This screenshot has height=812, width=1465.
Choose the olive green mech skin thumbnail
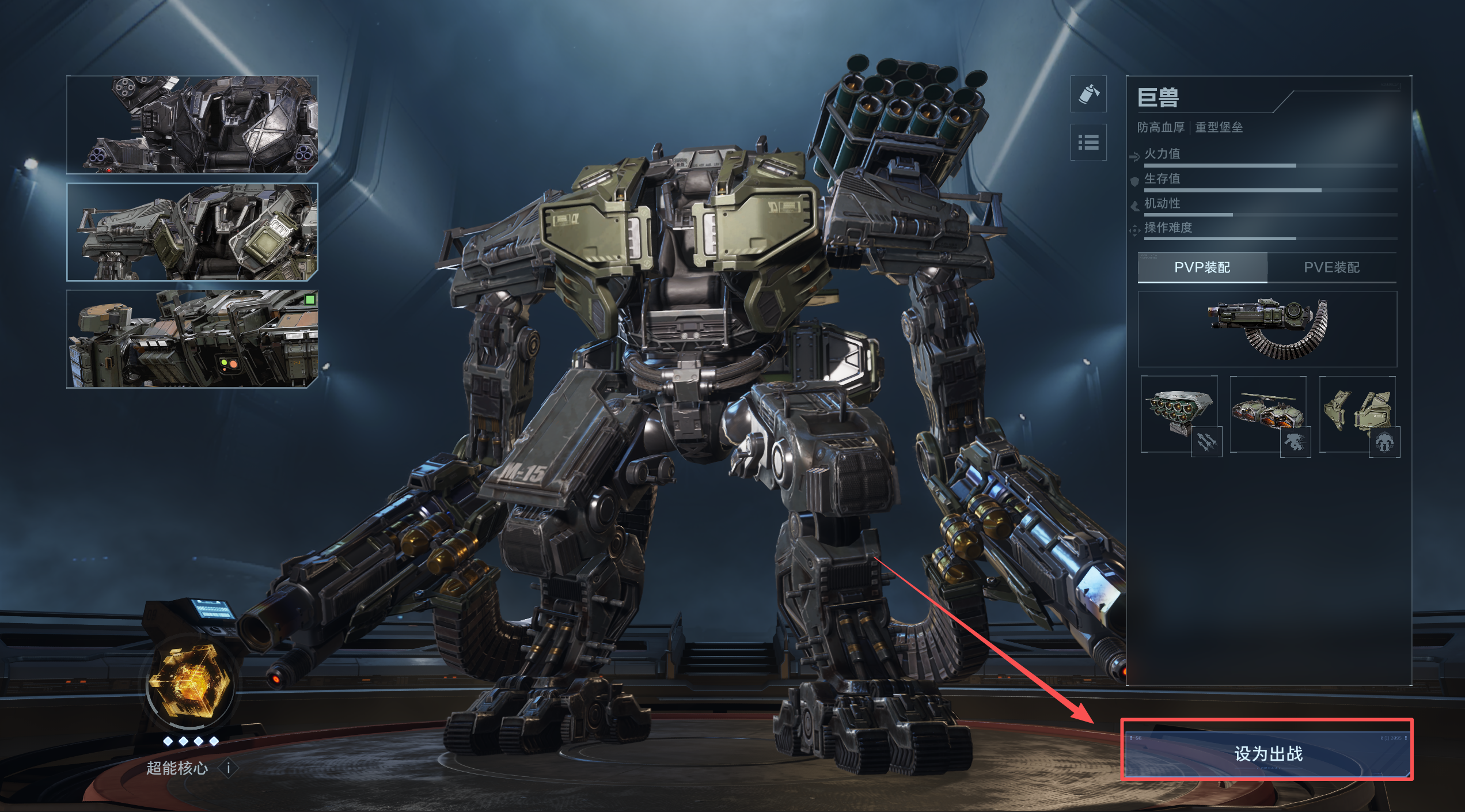192,232
